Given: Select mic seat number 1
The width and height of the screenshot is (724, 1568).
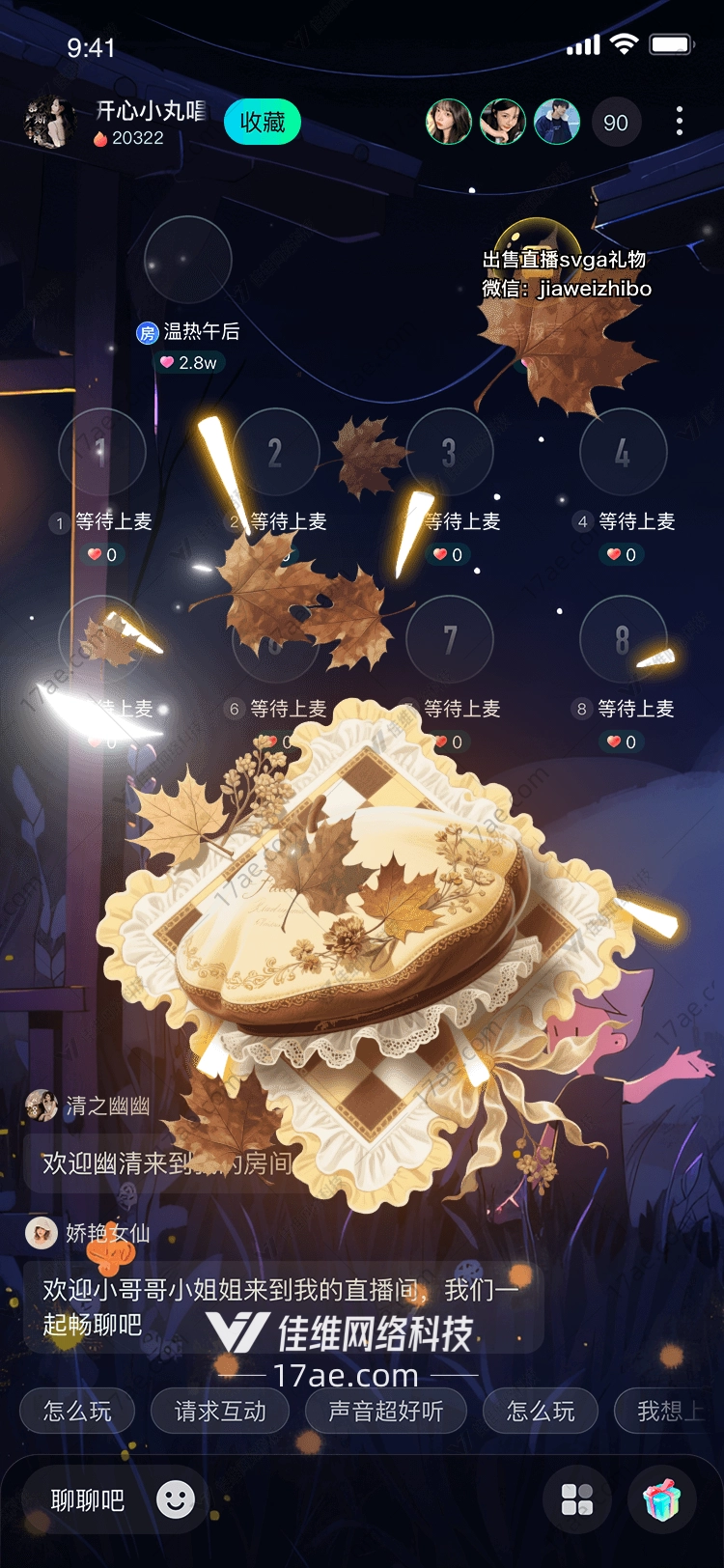Looking at the screenshot, I should pos(102,452).
